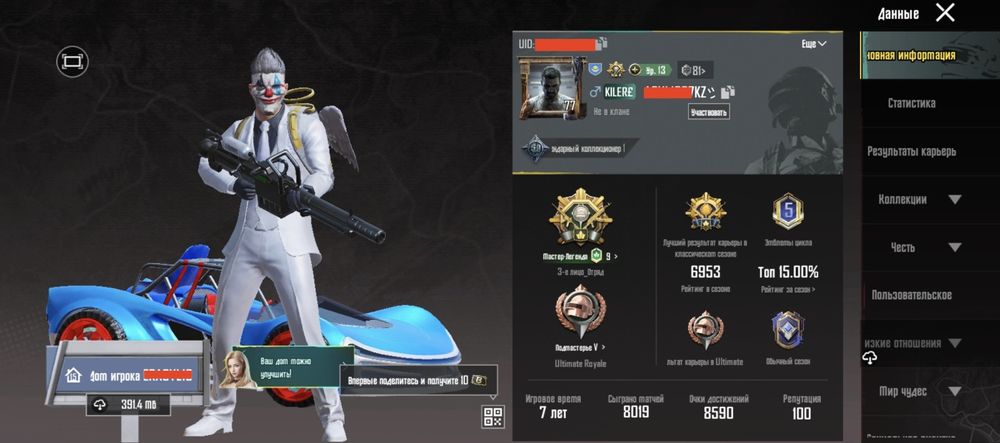Download the 391.4 mb resource pack
The height and width of the screenshot is (443, 1000).
pos(128,404)
